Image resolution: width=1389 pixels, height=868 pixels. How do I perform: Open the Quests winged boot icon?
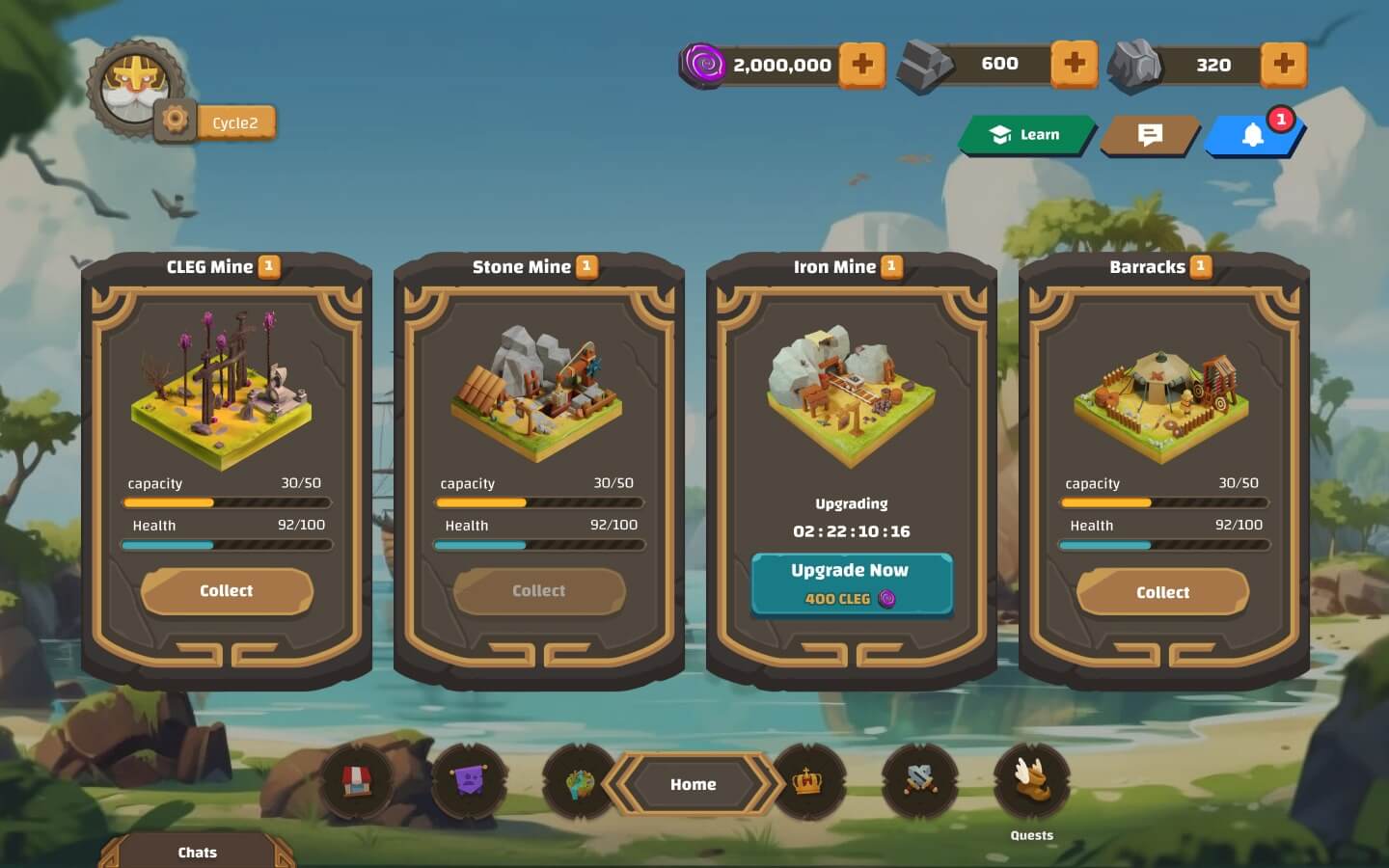(x=1031, y=780)
